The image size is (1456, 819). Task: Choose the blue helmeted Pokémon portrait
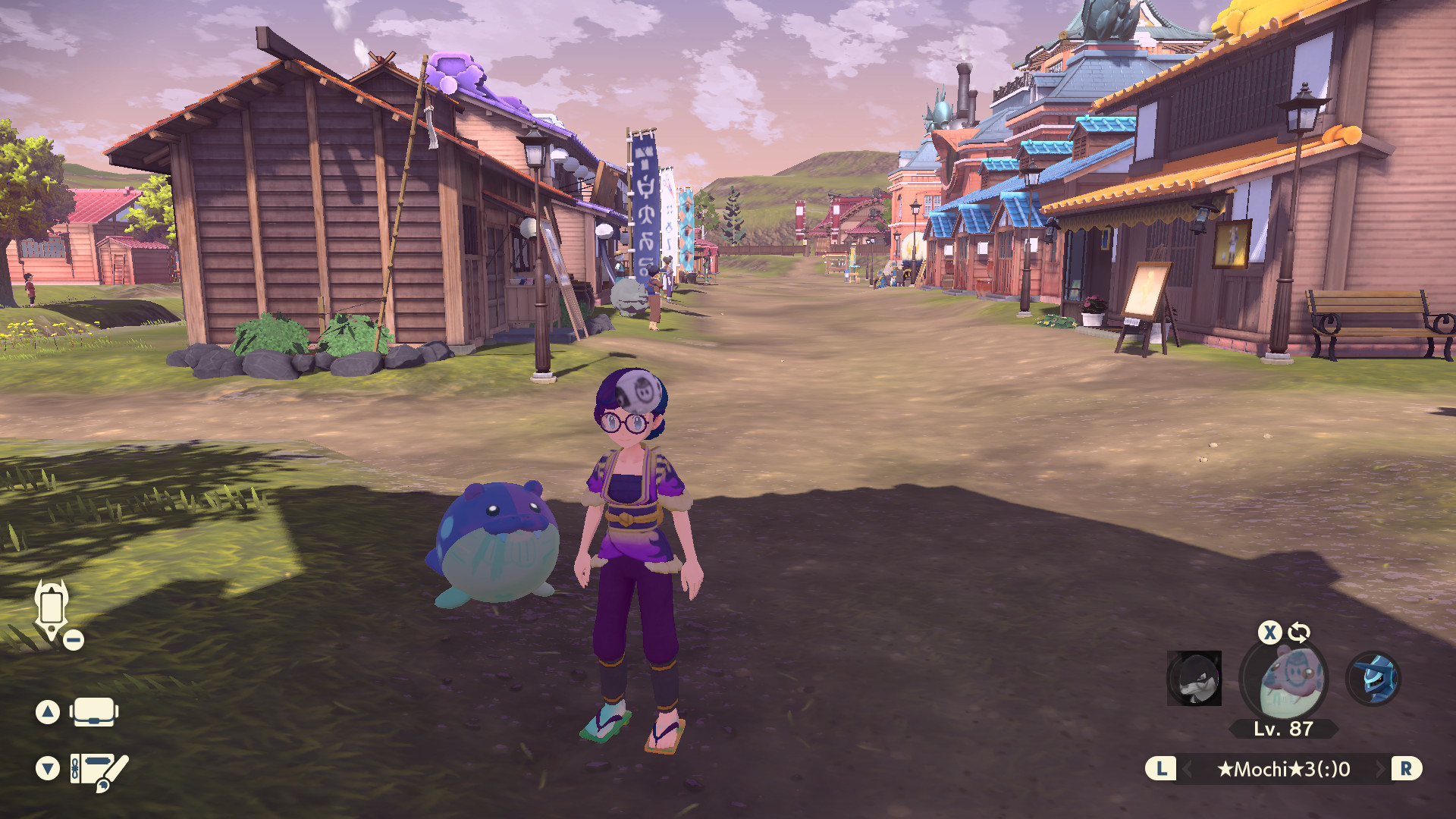(1373, 677)
